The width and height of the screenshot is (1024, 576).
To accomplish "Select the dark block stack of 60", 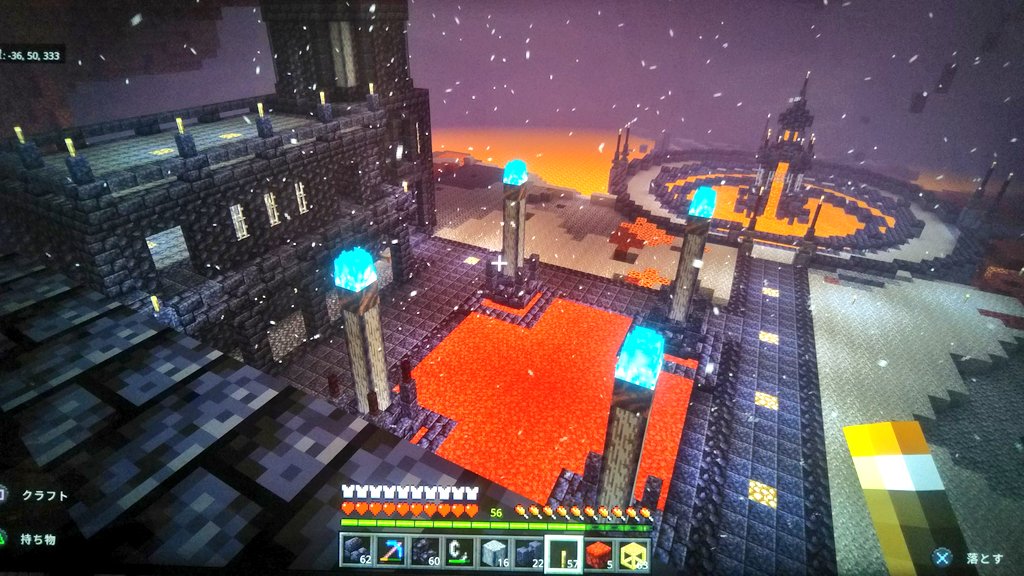I will point(424,551).
